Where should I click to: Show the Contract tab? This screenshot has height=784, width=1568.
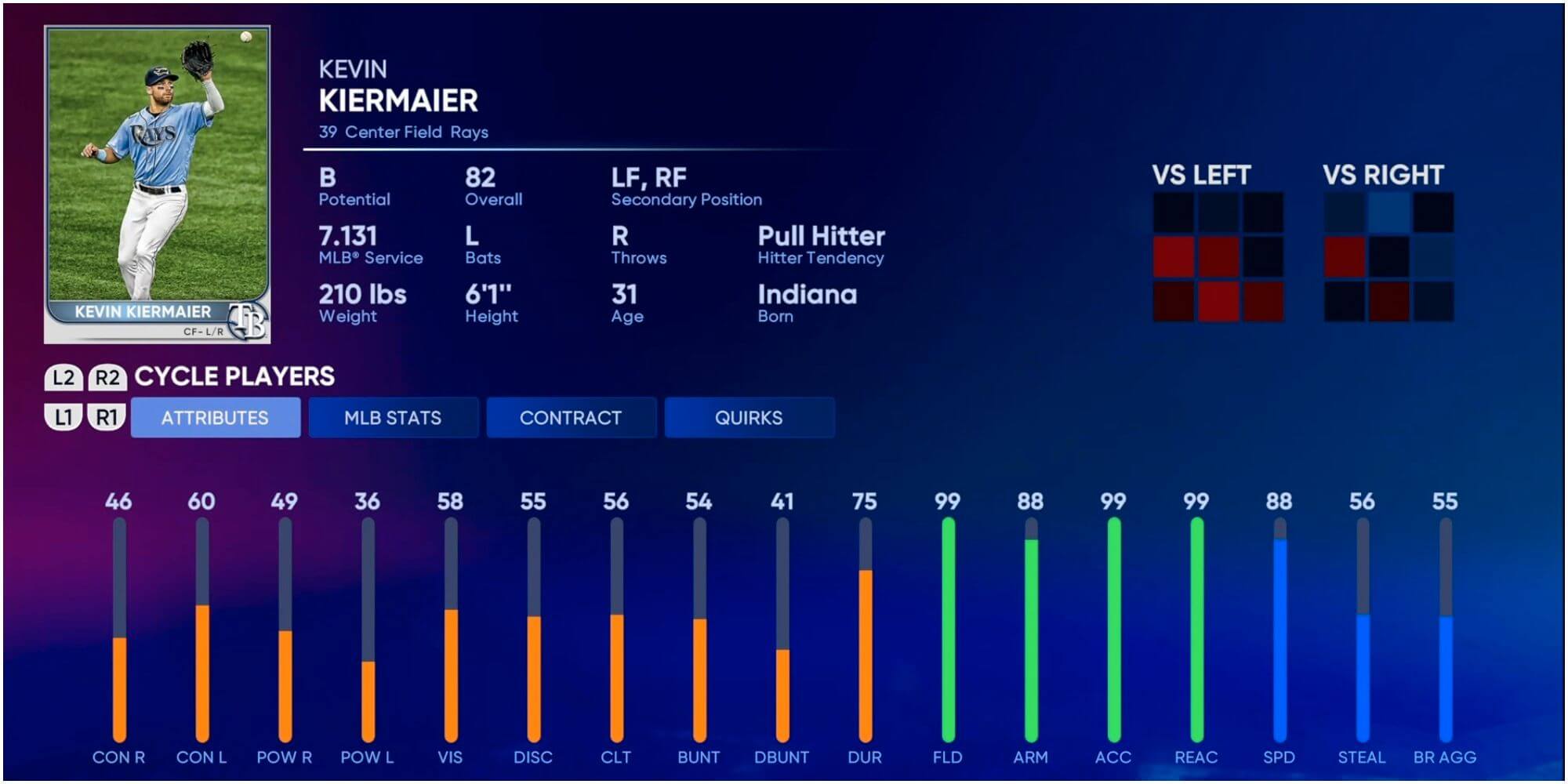click(x=571, y=418)
